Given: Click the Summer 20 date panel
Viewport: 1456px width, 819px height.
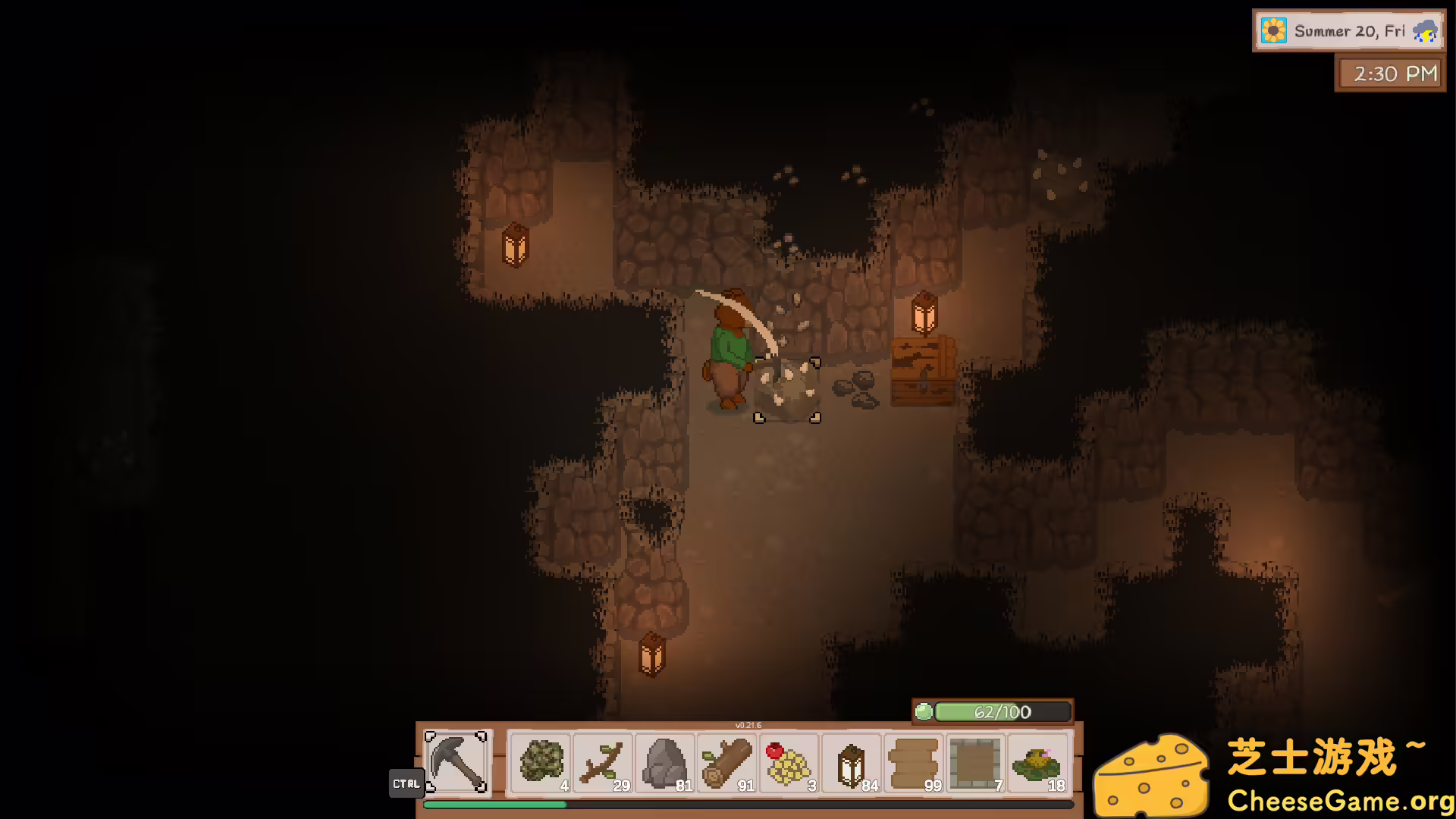Looking at the screenshot, I should (1348, 31).
